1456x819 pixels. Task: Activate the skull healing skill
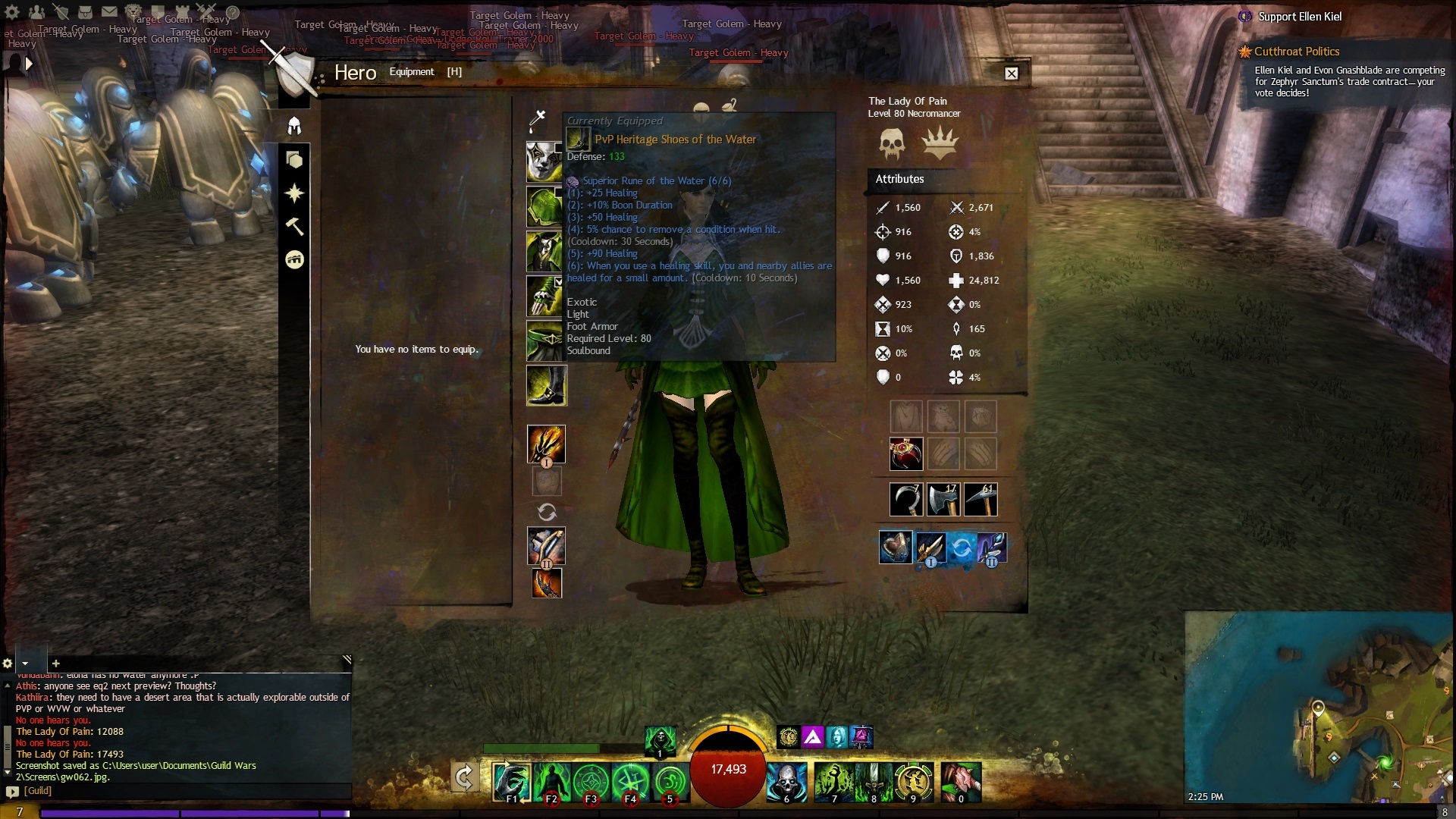tap(786, 782)
